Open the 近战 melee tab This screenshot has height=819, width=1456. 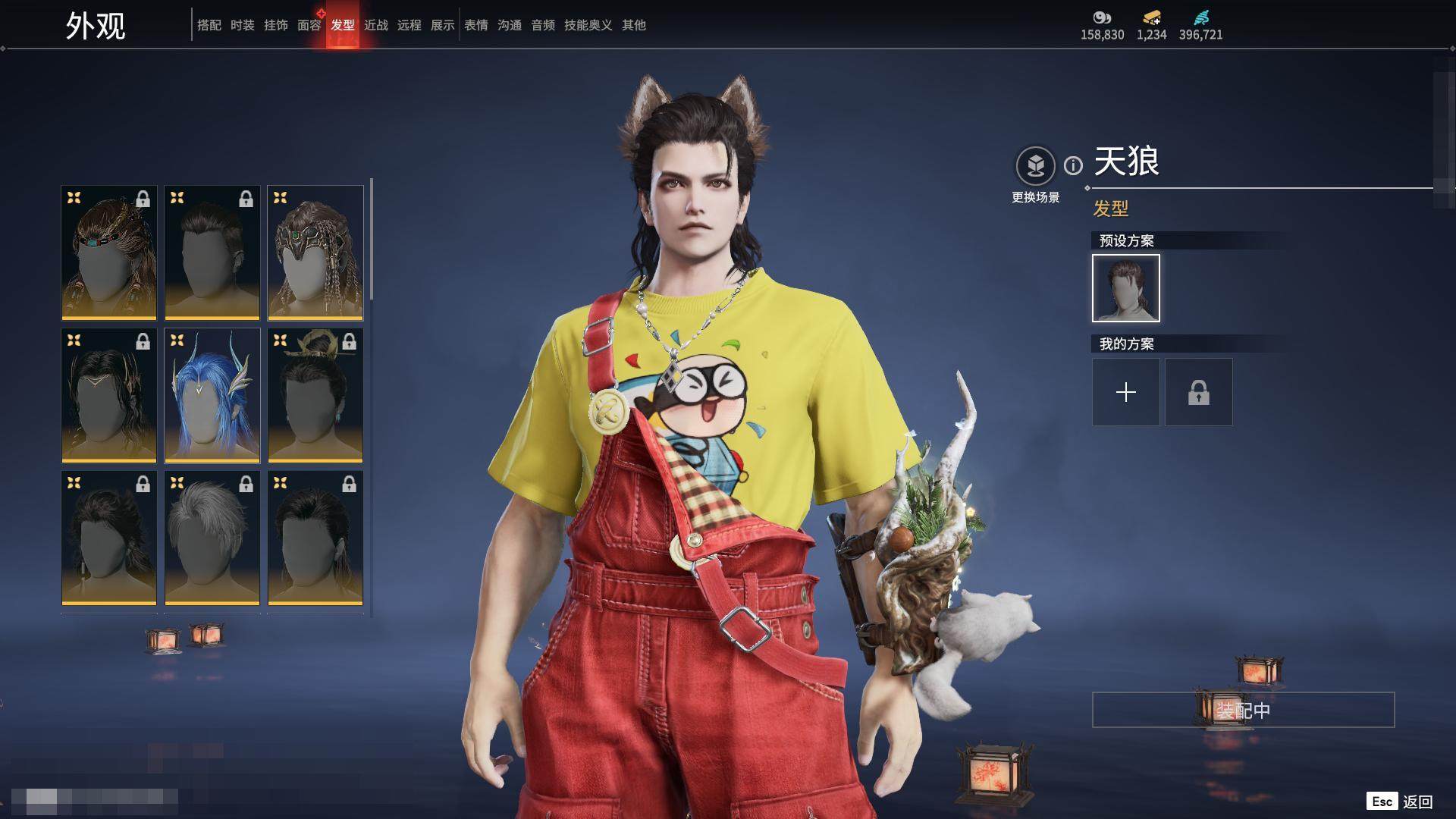coord(376,25)
